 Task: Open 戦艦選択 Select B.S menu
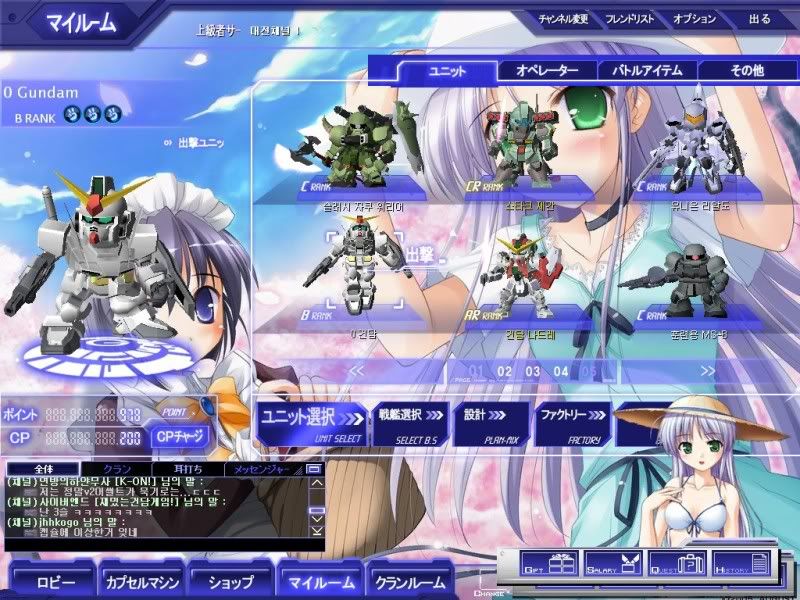point(410,423)
